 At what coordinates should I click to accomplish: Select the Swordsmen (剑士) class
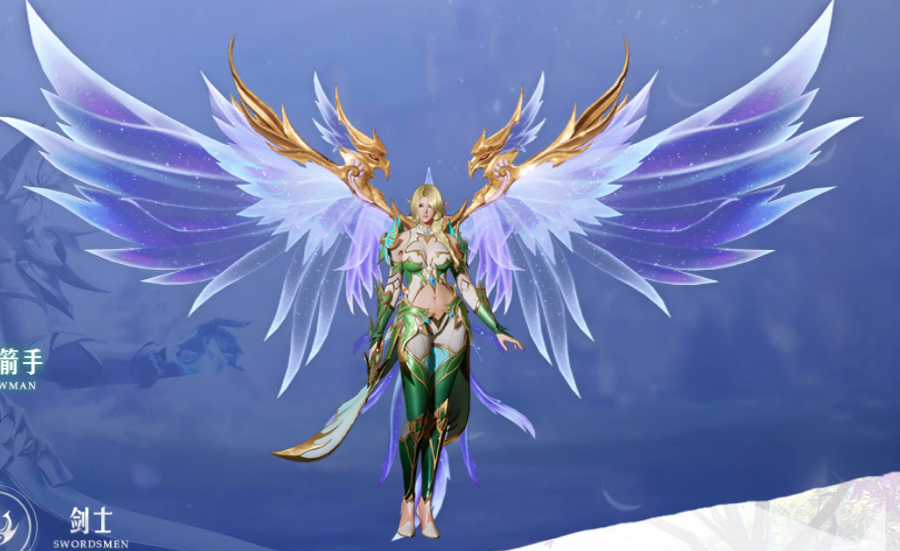click(x=91, y=526)
